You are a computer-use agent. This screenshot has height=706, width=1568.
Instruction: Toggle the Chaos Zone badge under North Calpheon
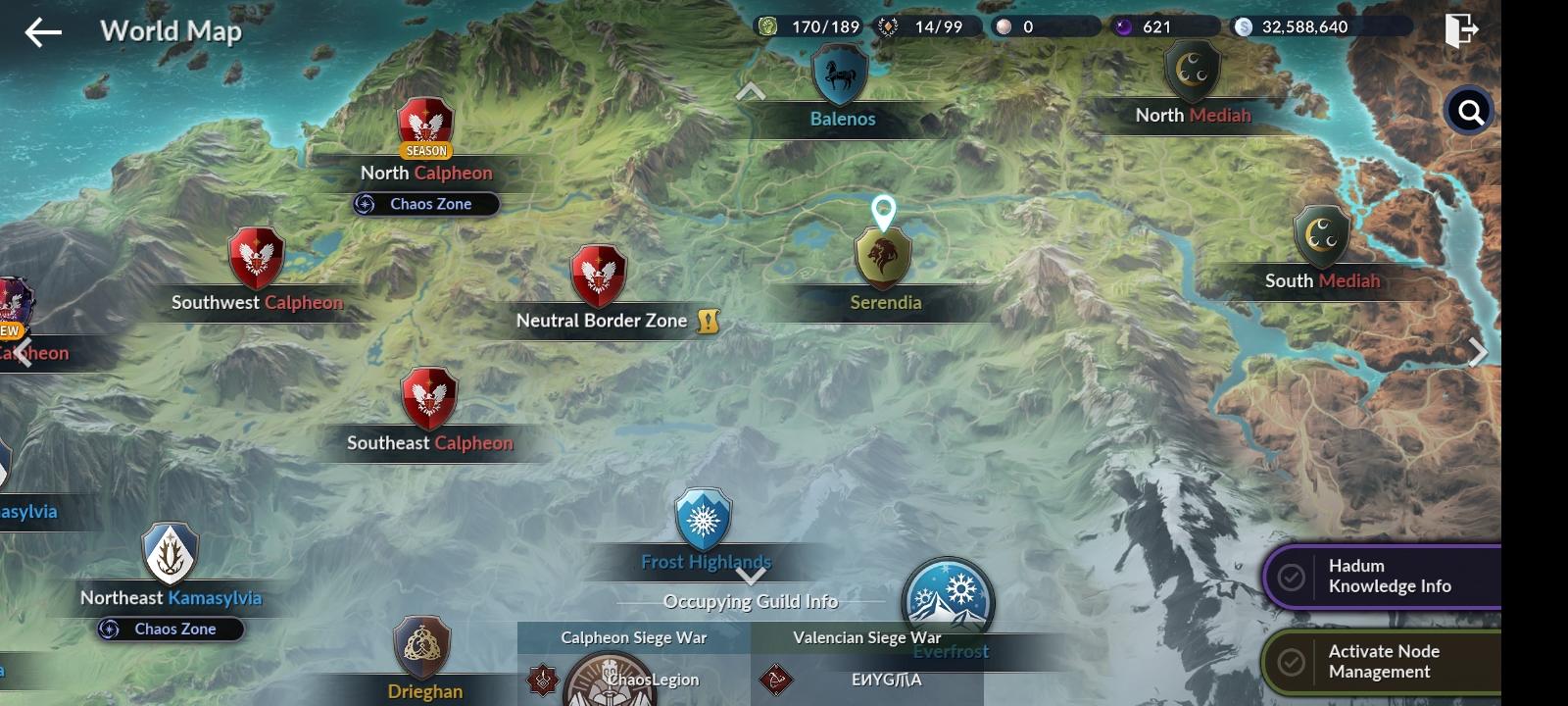coord(424,204)
